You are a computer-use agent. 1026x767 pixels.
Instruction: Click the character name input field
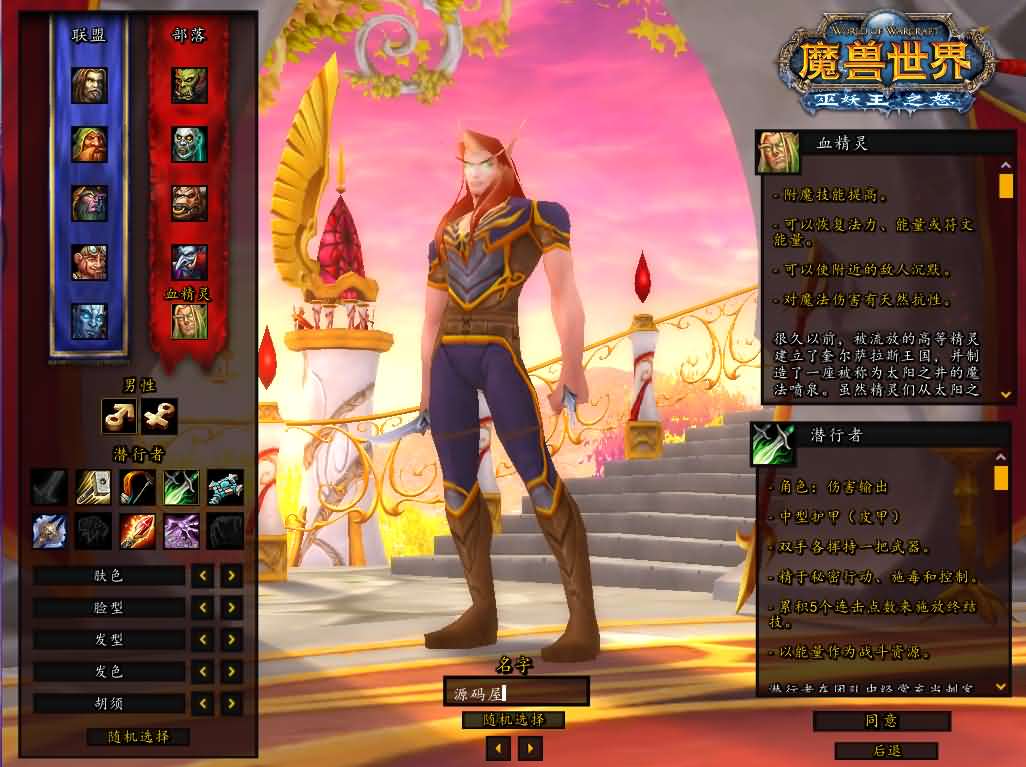click(516, 691)
